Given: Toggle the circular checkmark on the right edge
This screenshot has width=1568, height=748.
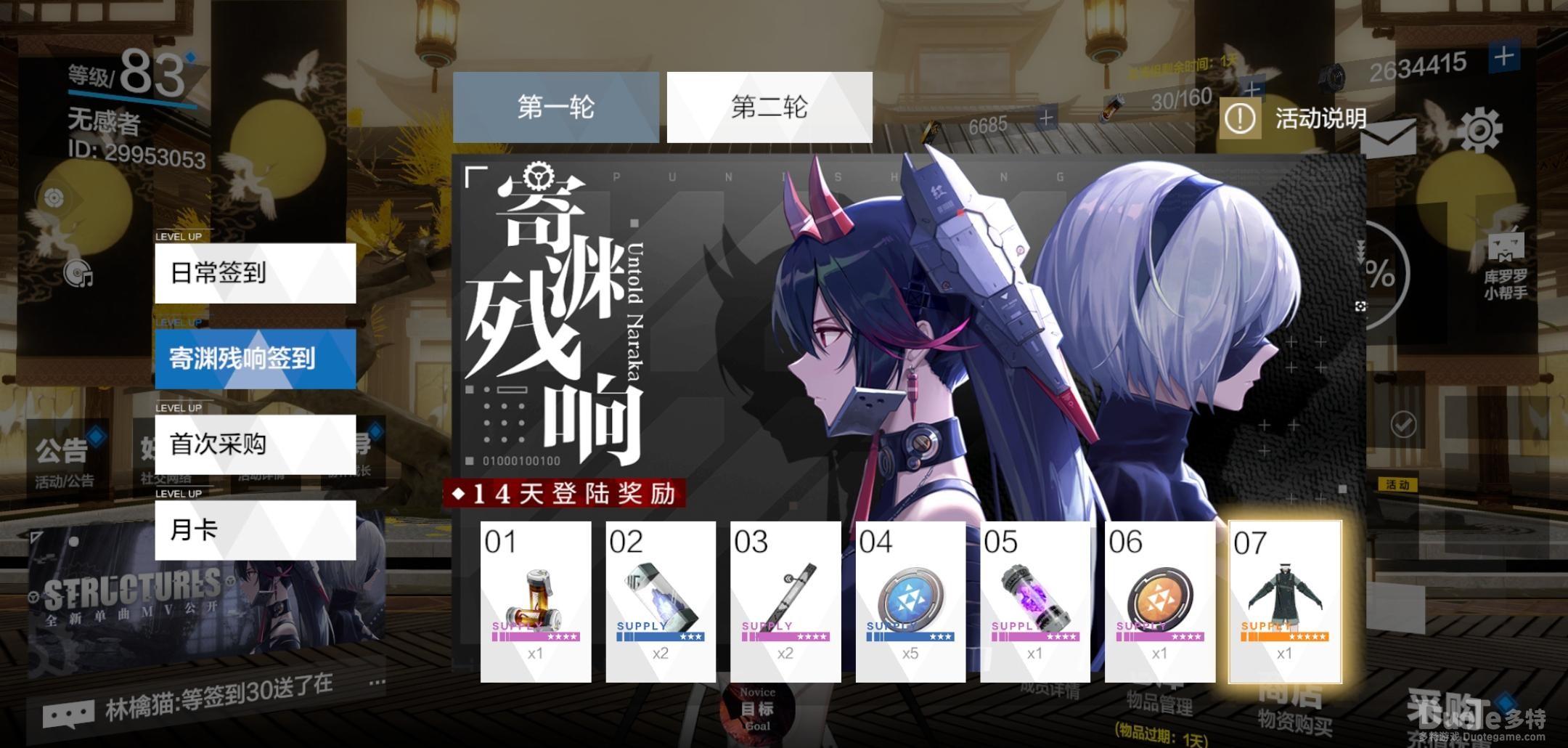Looking at the screenshot, I should (1402, 423).
